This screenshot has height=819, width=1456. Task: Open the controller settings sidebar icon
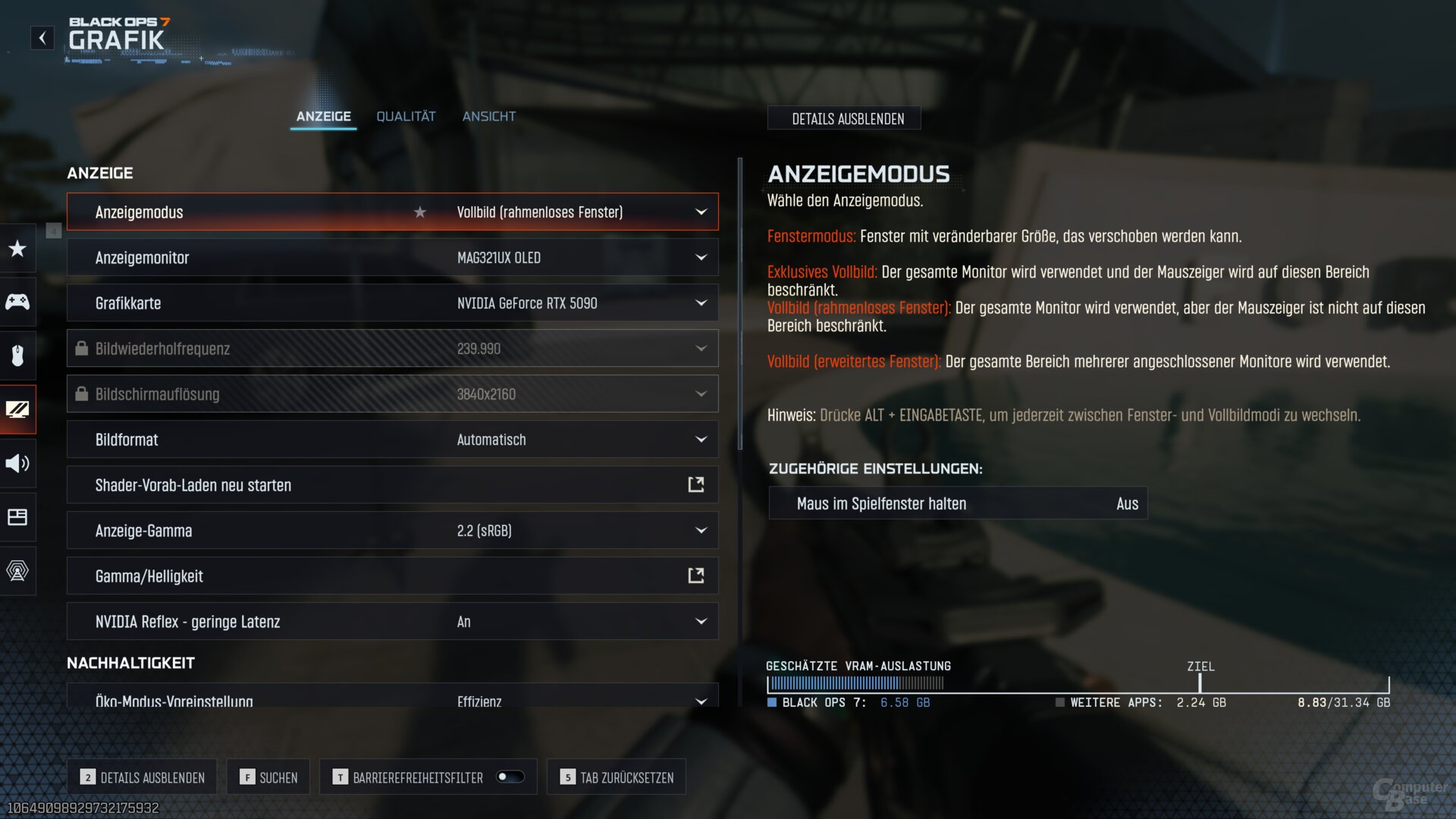[17, 302]
